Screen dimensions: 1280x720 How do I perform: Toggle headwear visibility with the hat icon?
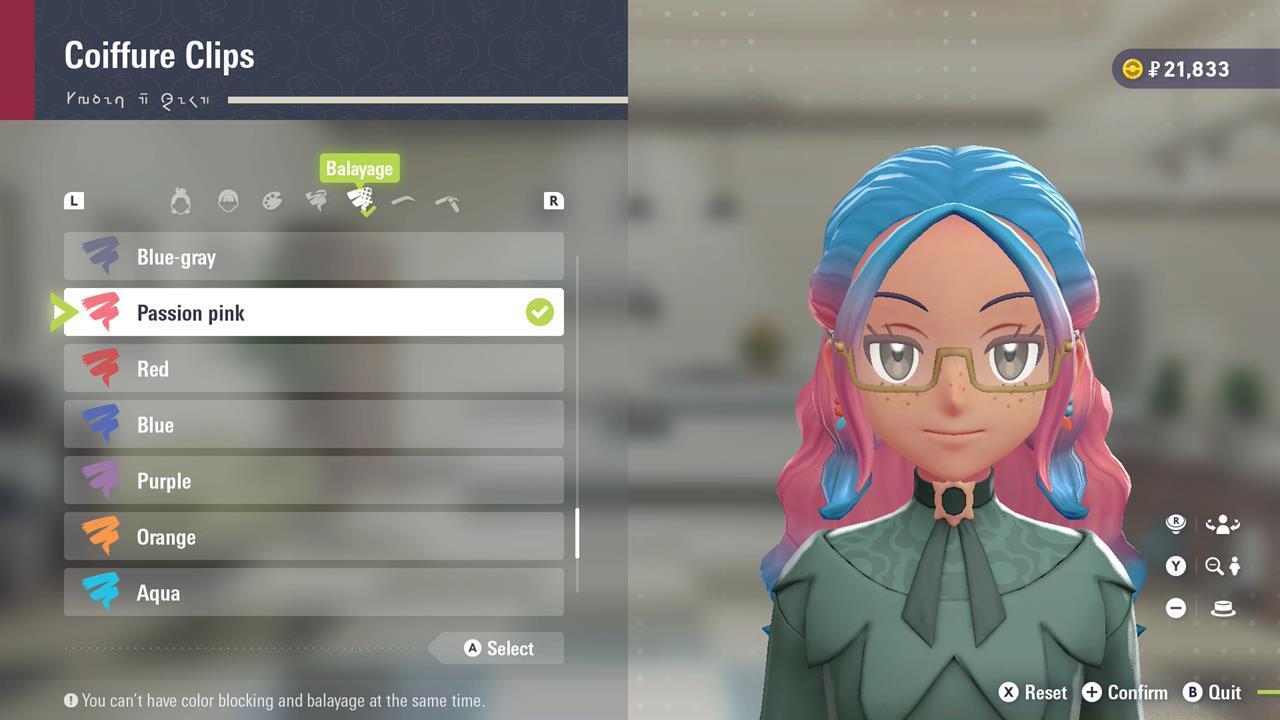click(x=1222, y=608)
